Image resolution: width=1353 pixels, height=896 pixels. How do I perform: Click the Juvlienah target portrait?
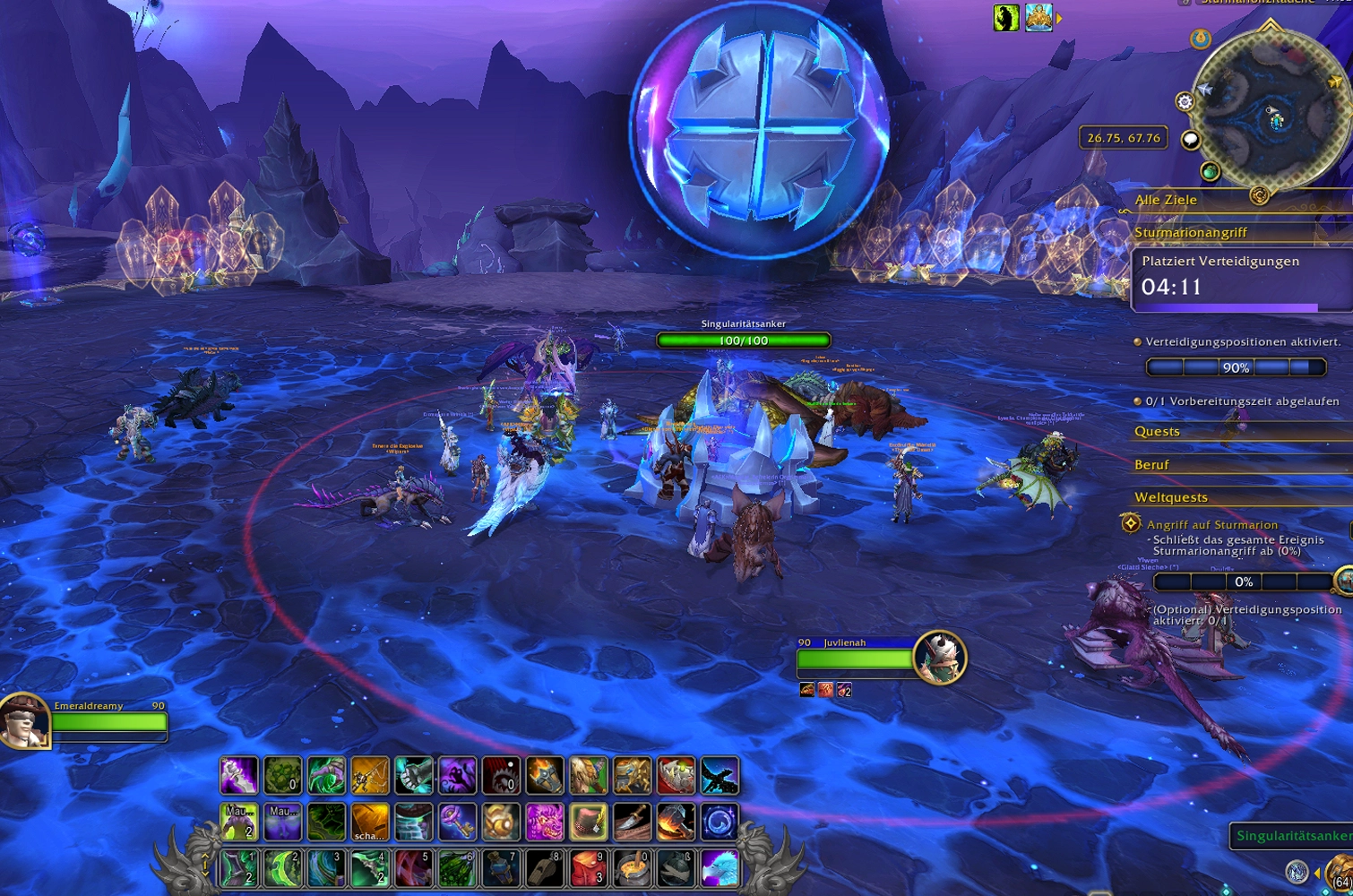[939, 657]
